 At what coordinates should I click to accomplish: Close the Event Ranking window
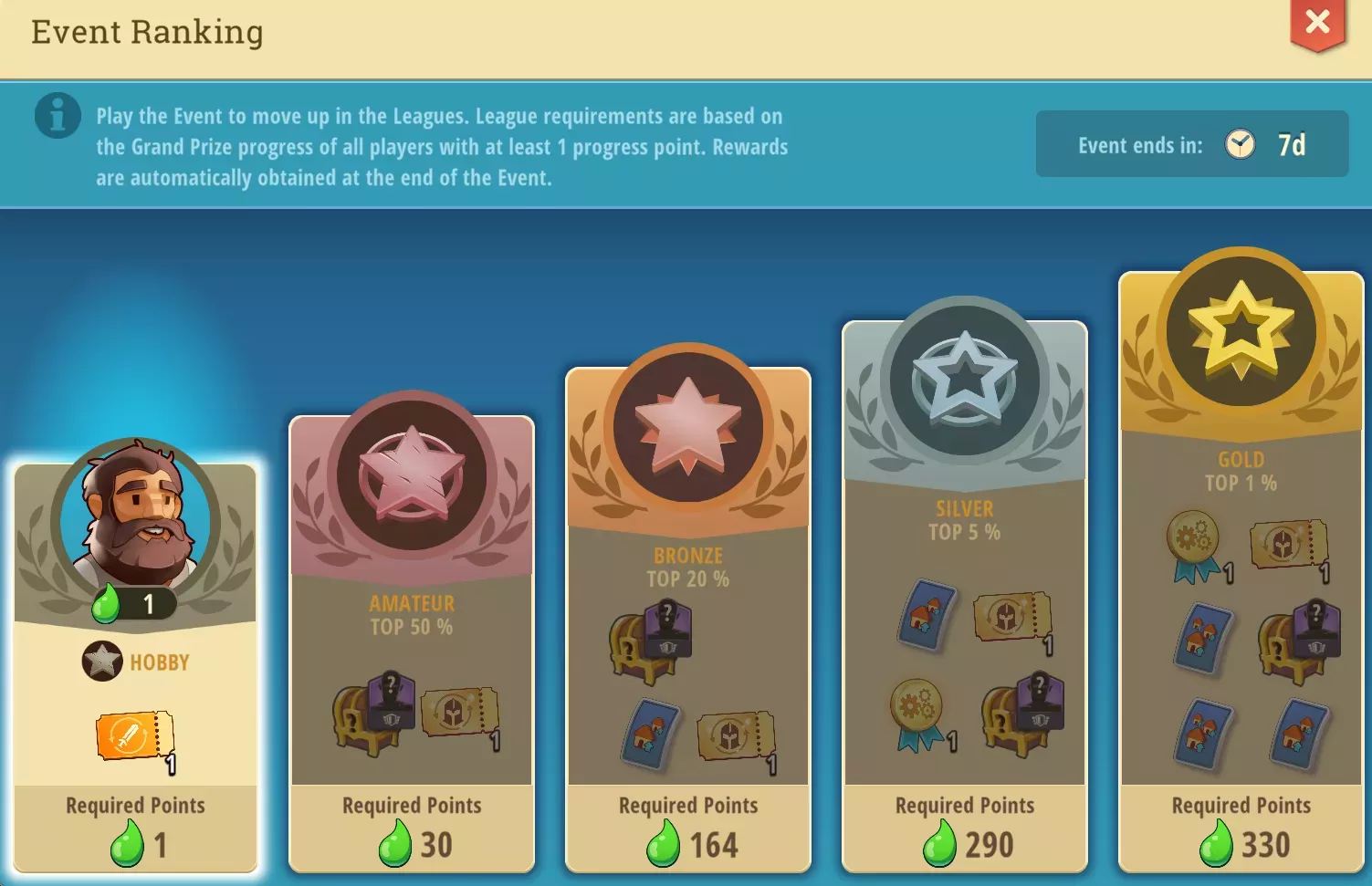click(x=1317, y=23)
